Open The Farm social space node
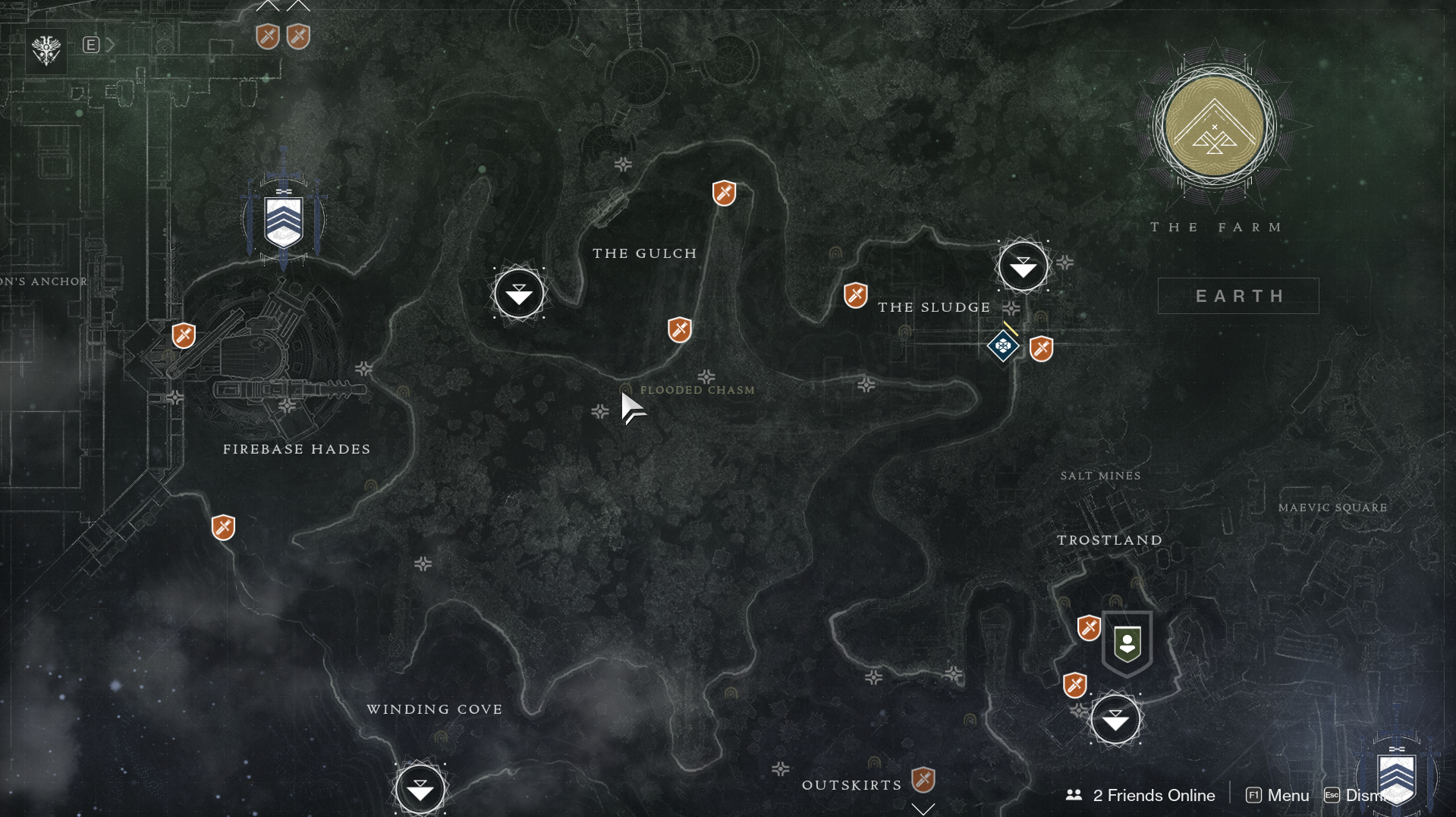Viewport: 1456px width, 817px height. tap(1214, 127)
